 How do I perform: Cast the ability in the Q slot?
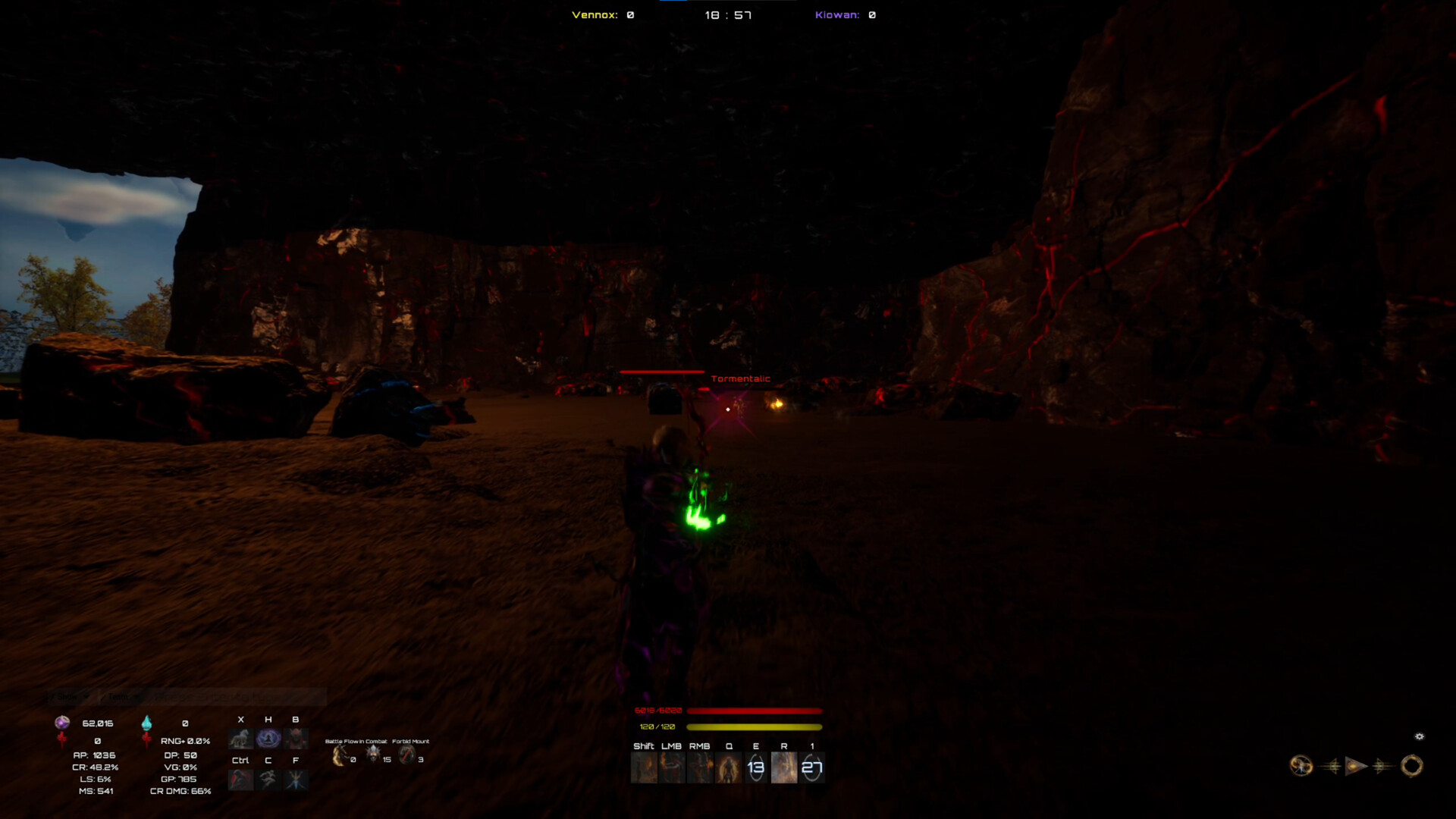click(x=727, y=767)
